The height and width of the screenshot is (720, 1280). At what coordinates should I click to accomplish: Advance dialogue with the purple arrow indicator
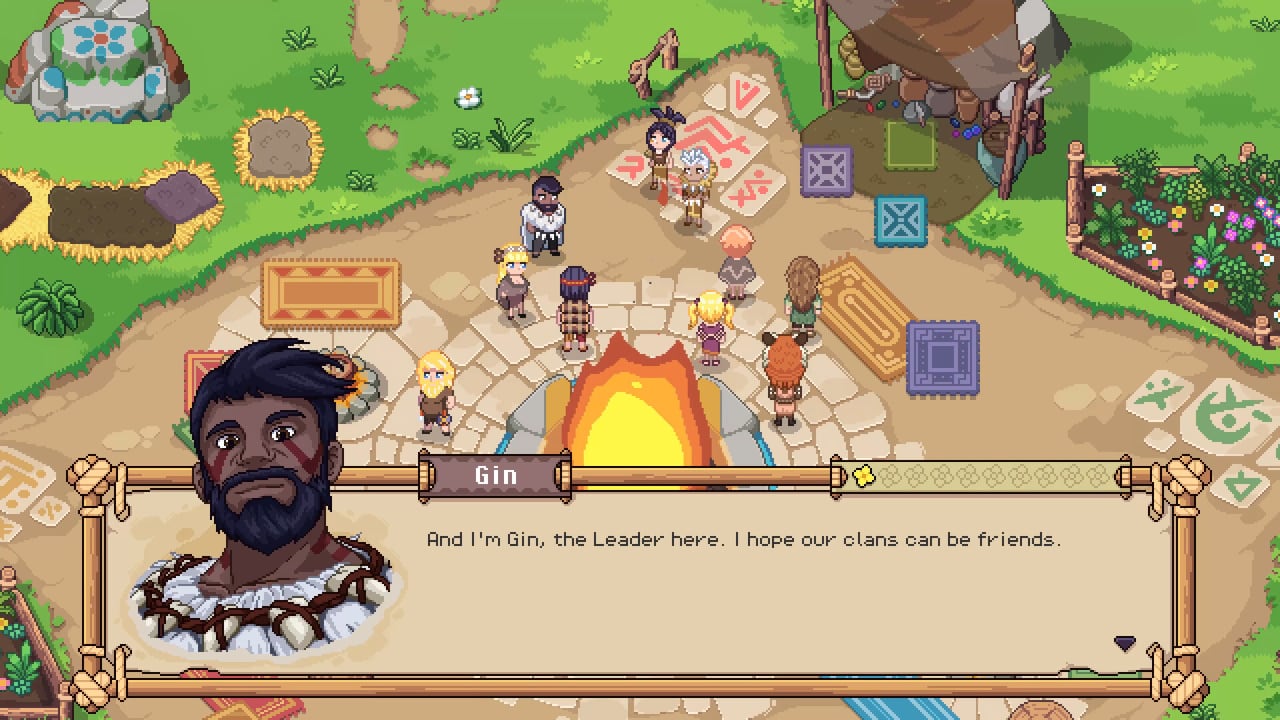pos(1125,643)
